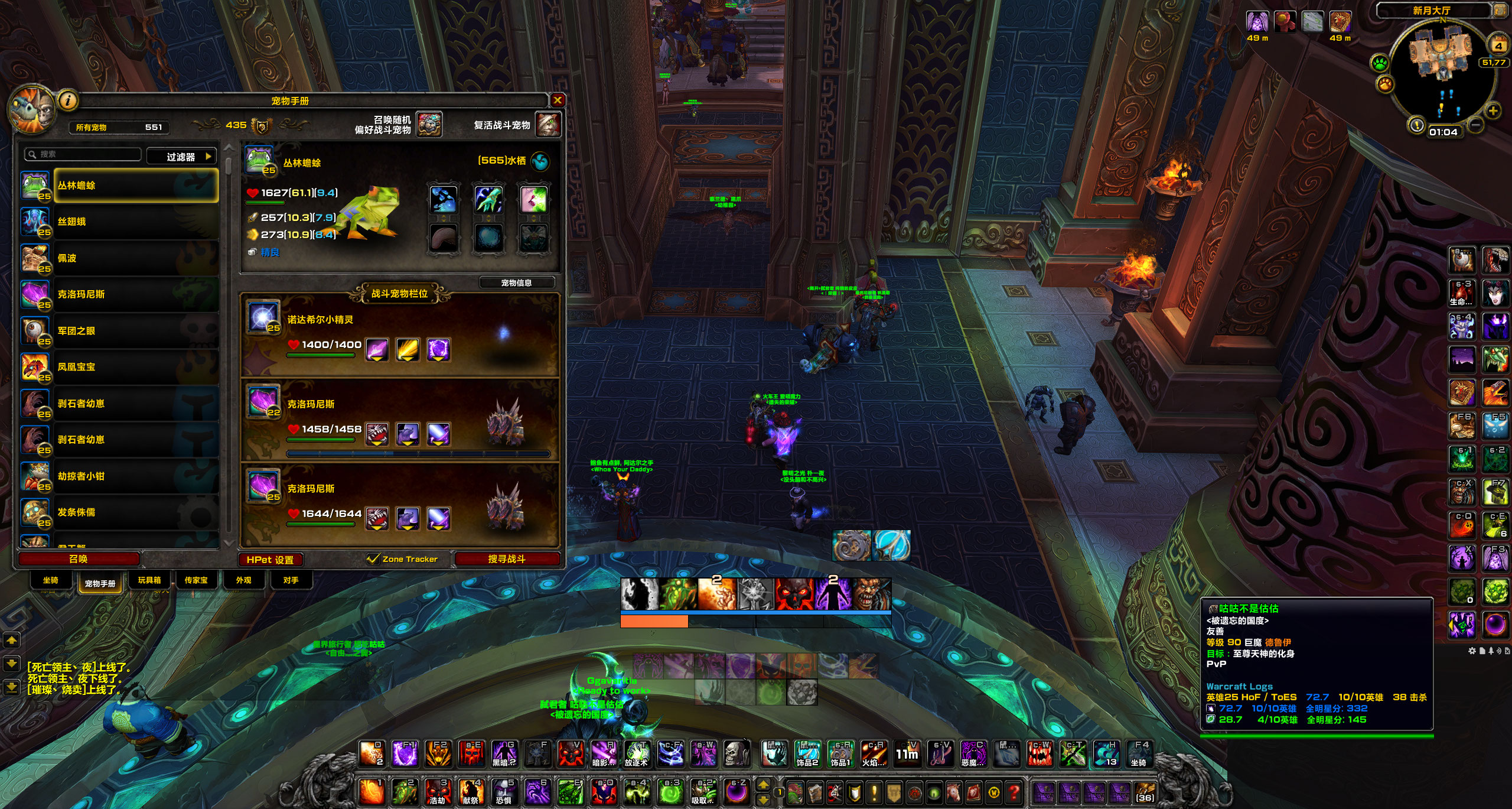
Task: Select 佩波 in the pet list
Action: coord(136,258)
